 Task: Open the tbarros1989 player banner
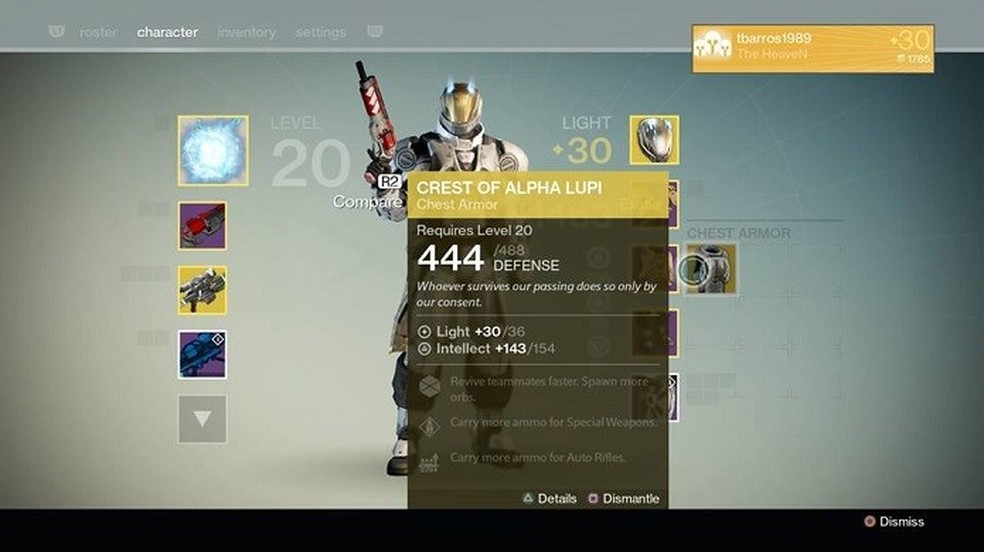(813, 49)
